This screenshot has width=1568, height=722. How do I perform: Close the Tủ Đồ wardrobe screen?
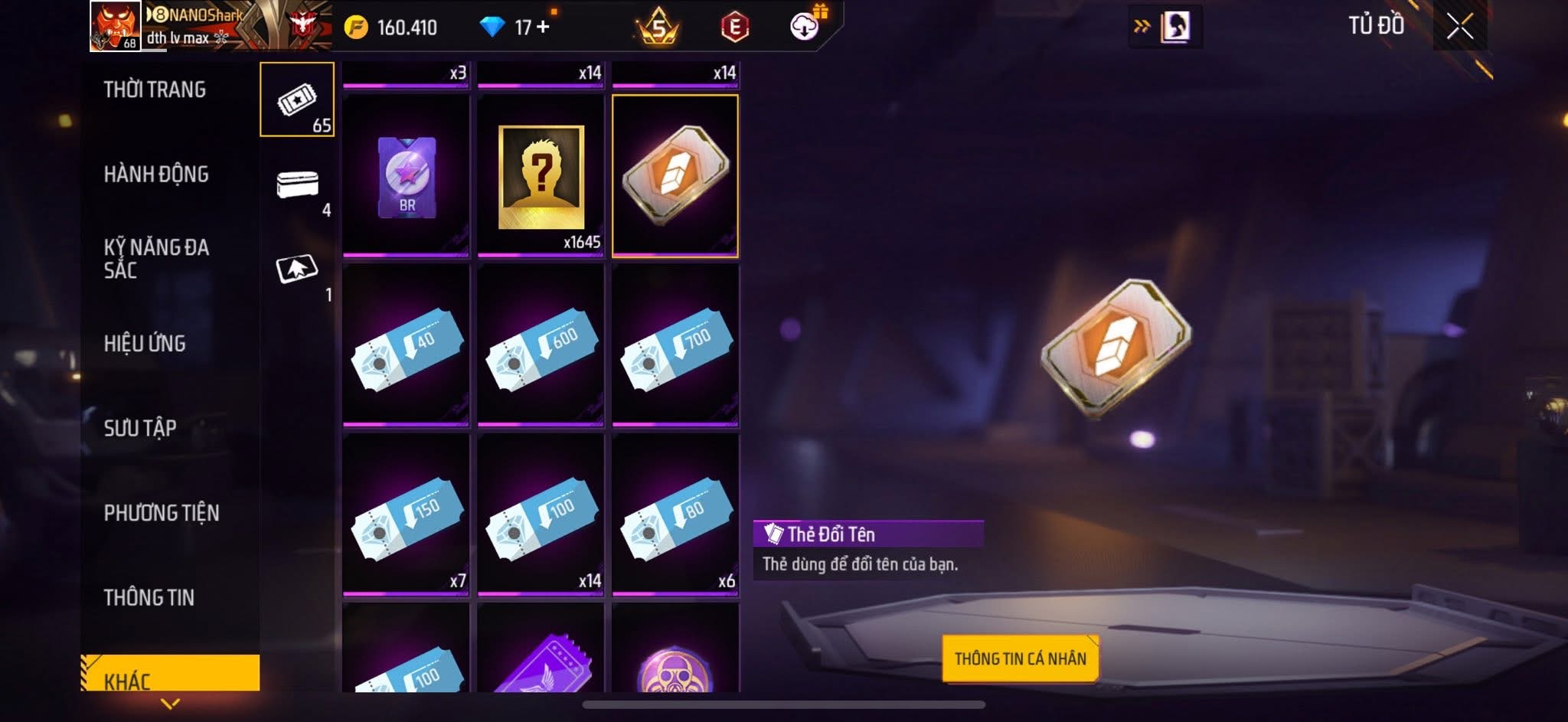(x=1459, y=27)
